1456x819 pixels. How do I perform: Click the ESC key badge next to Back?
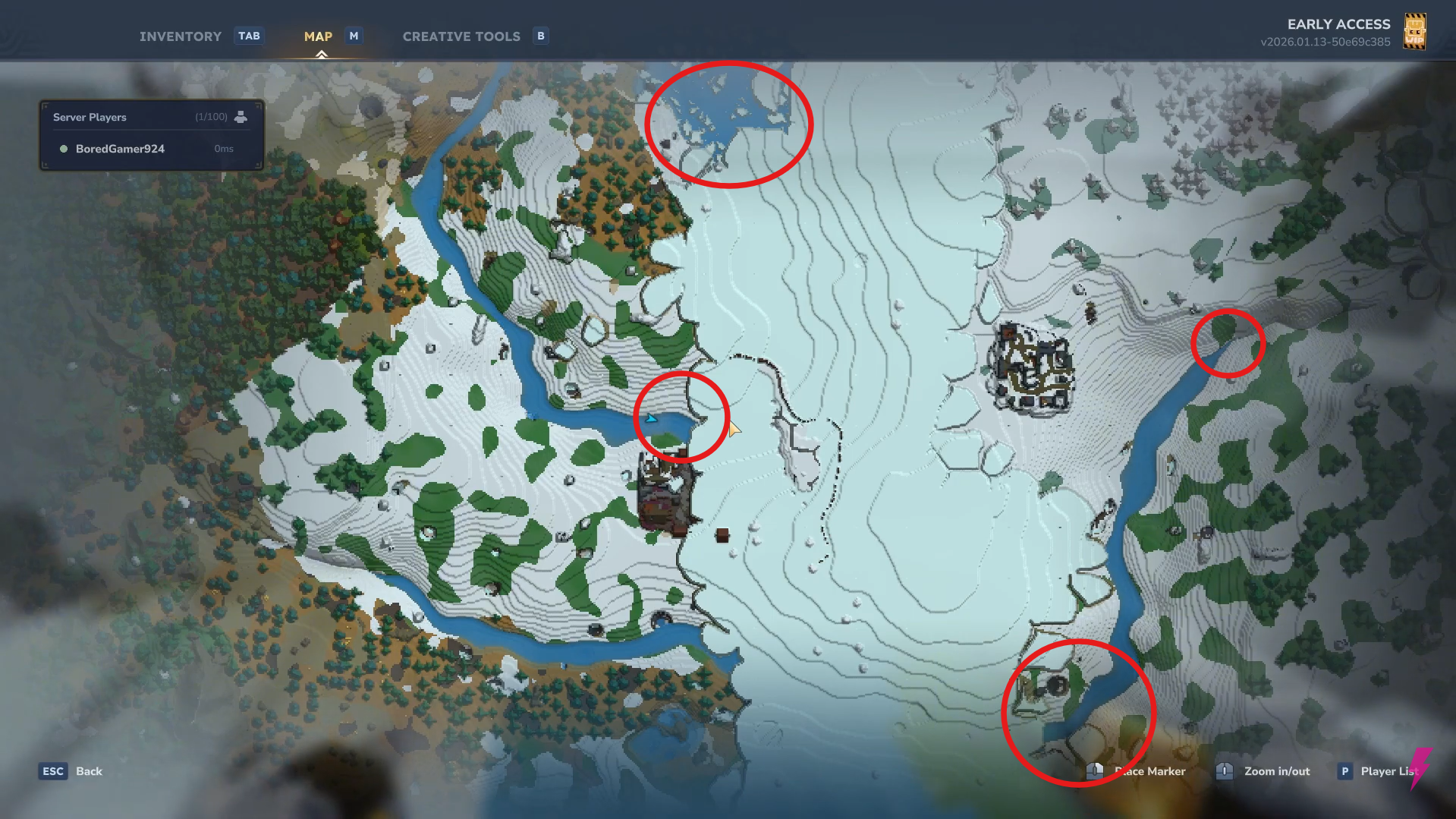point(52,770)
